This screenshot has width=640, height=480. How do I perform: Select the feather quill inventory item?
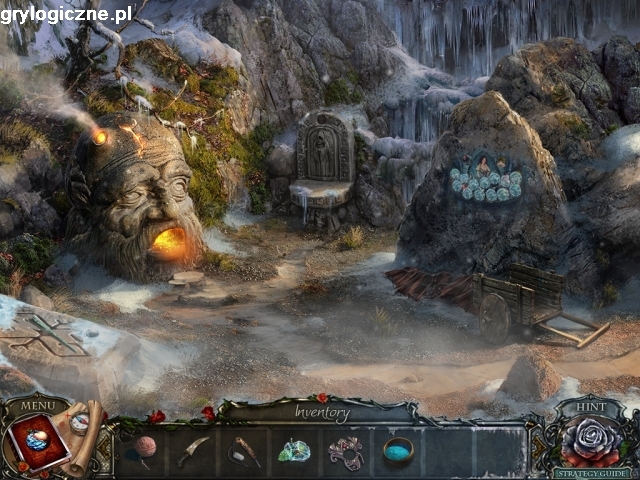tap(244, 450)
